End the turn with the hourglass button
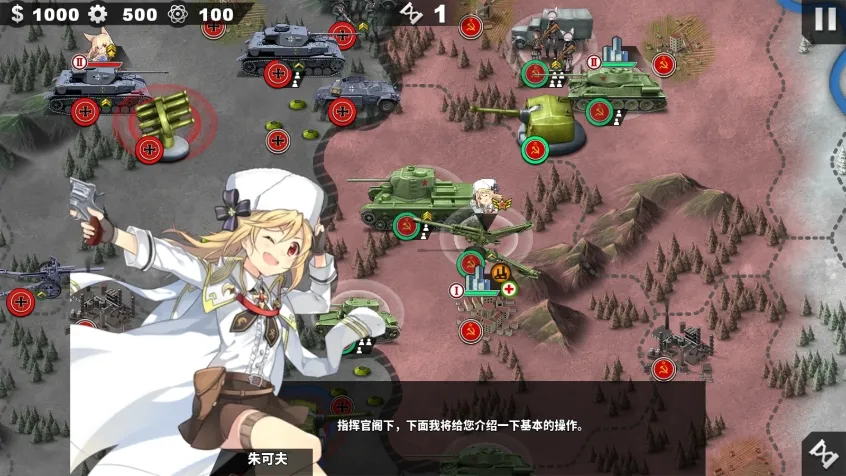Viewport: 846px width, 476px height. pyautogui.click(x=824, y=453)
